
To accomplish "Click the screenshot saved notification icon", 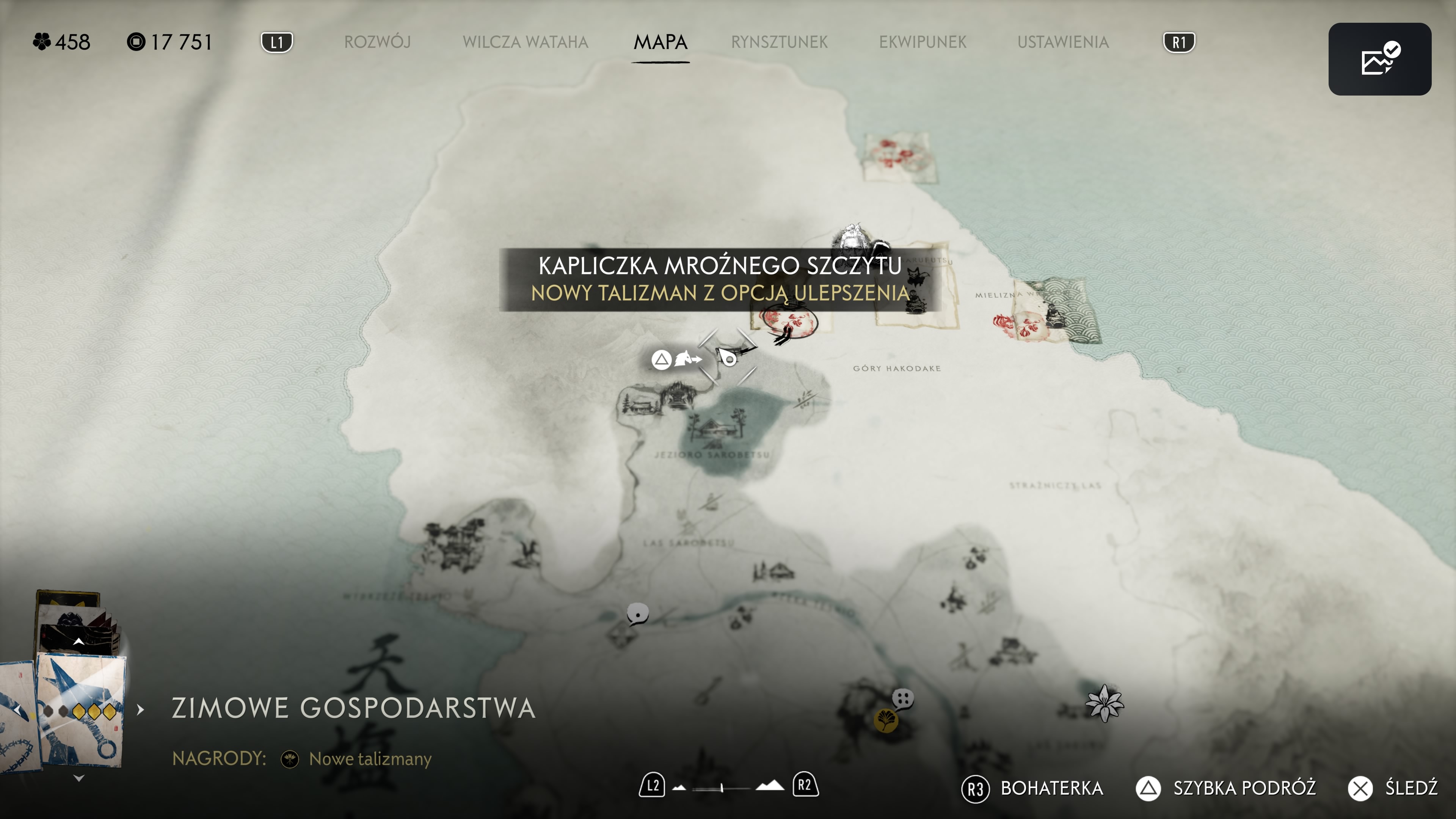I will (x=1379, y=59).
